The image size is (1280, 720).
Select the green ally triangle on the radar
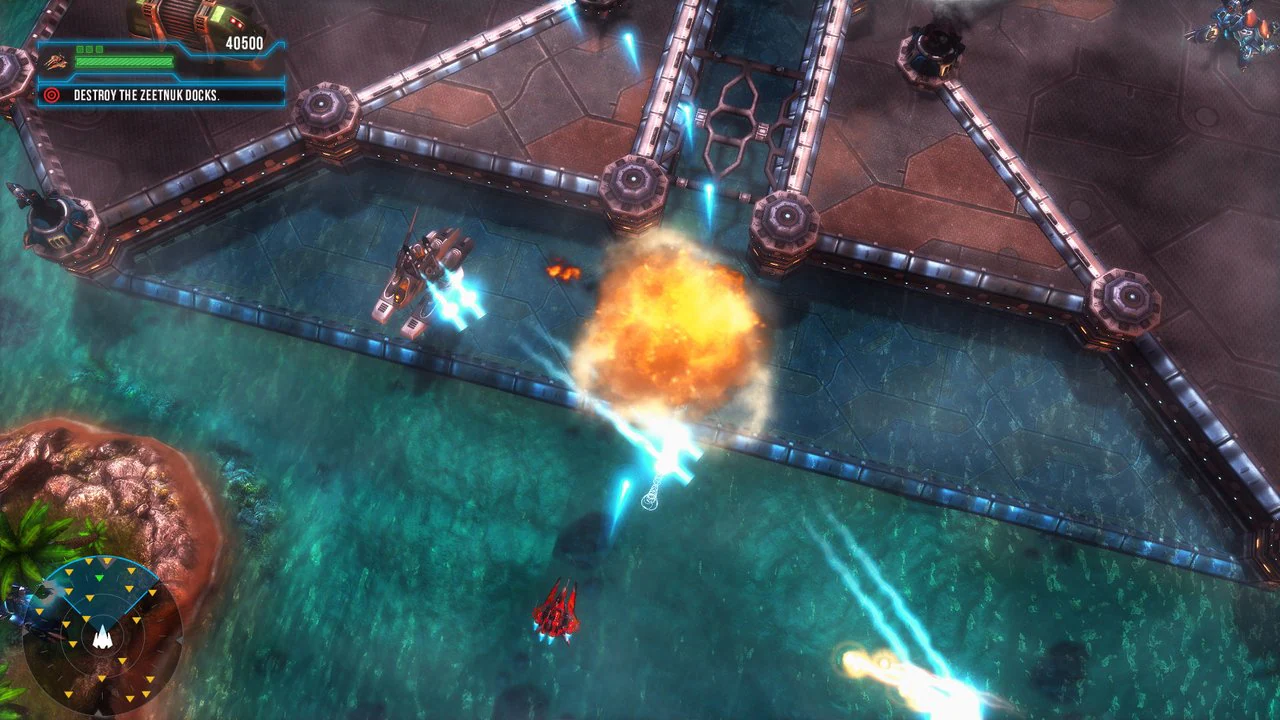pos(99,578)
